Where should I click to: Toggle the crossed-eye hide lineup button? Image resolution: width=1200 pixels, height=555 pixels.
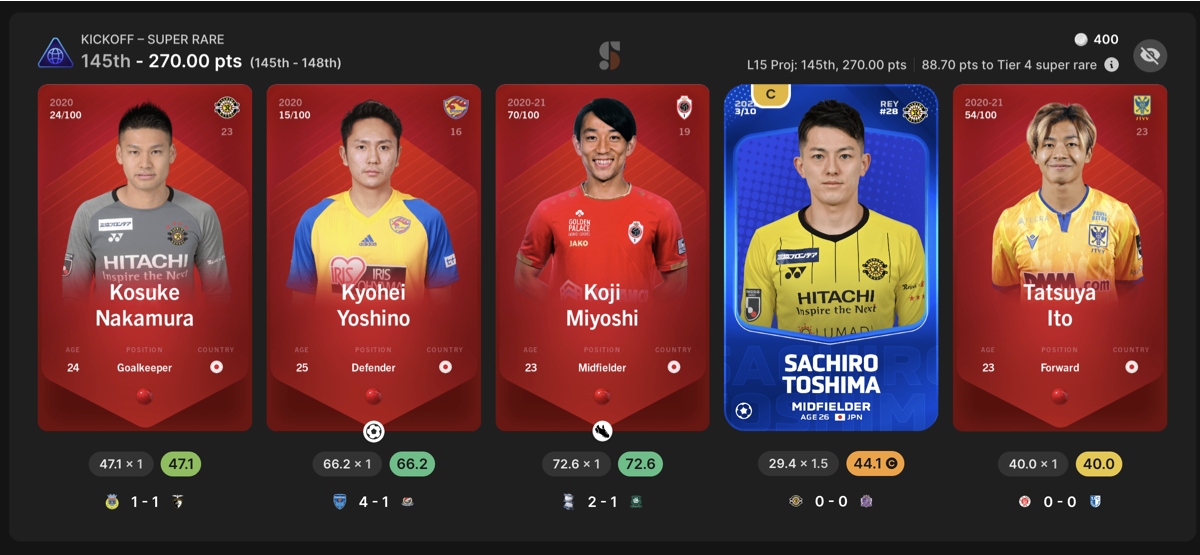click(x=1150, y=56)
